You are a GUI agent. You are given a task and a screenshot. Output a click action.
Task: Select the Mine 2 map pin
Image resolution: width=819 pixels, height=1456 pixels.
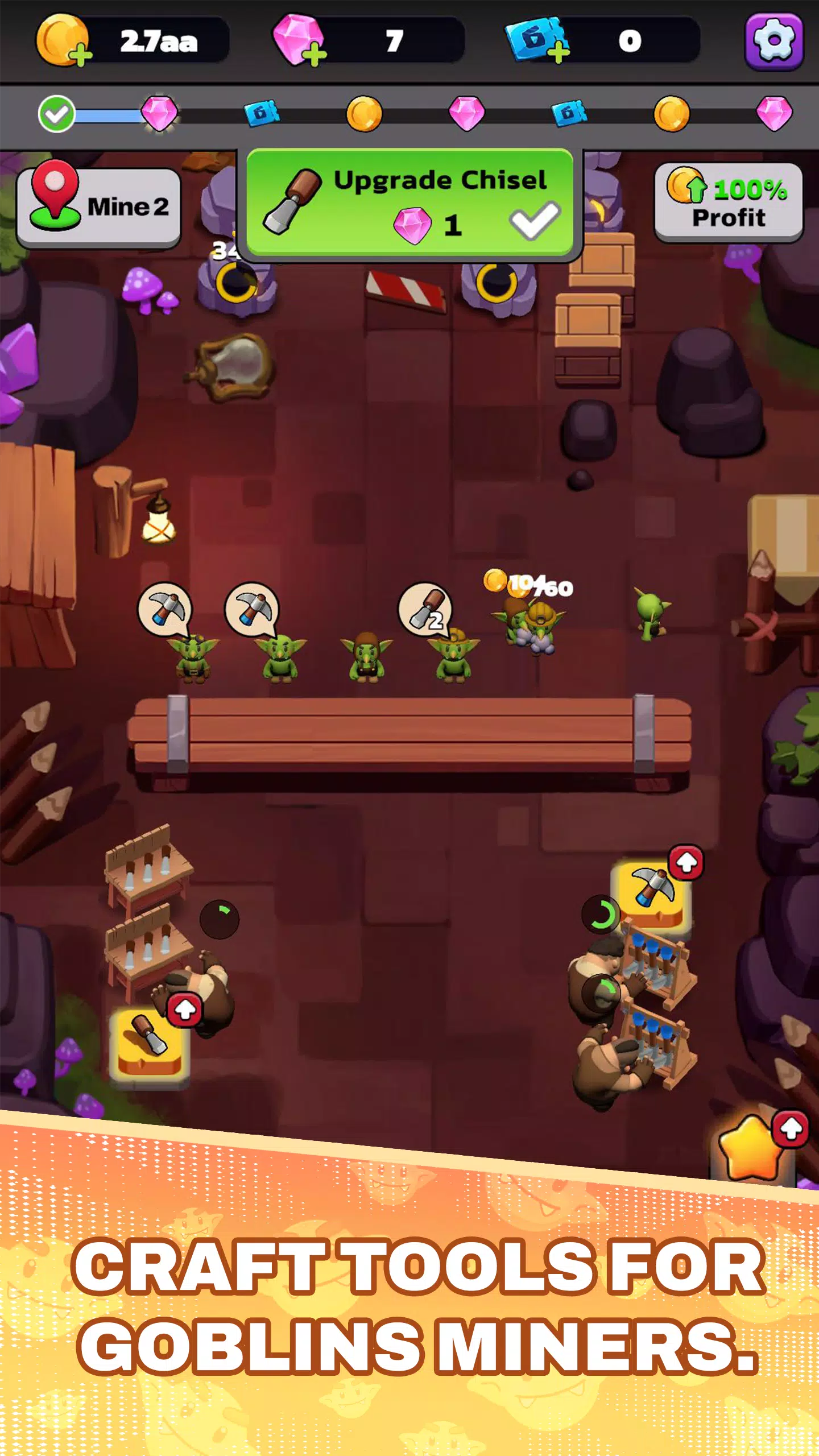(x=55, y=193)
